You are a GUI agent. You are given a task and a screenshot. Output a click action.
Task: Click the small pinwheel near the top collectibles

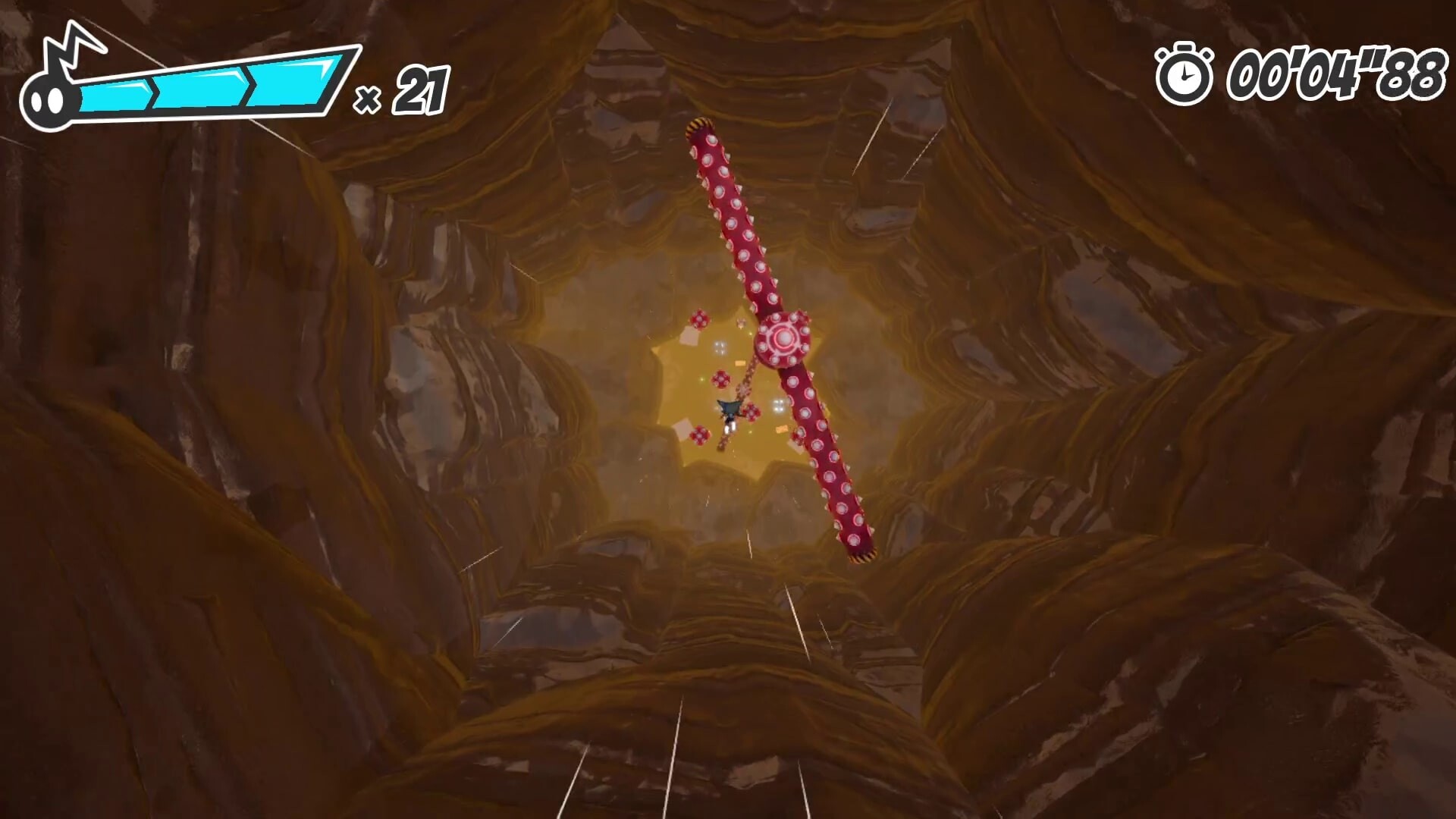point(741,324)
